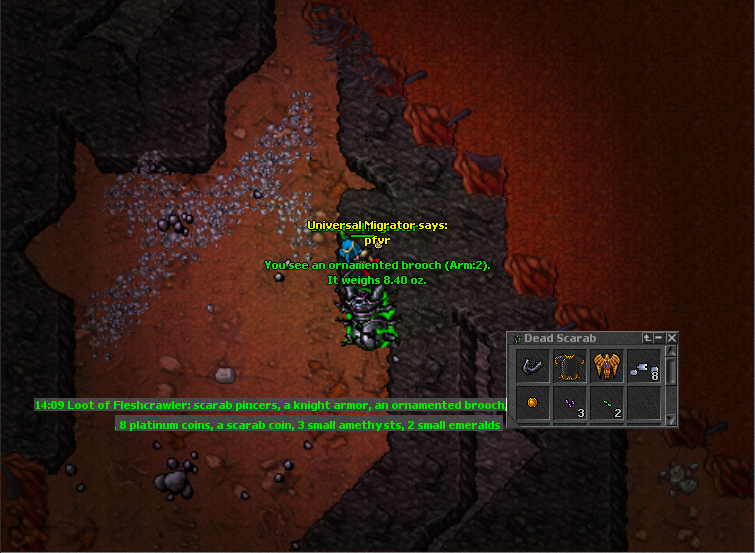The image size is (755, 553).
Task: Click the 3 small amethysts stack
Action: (569, 403)
